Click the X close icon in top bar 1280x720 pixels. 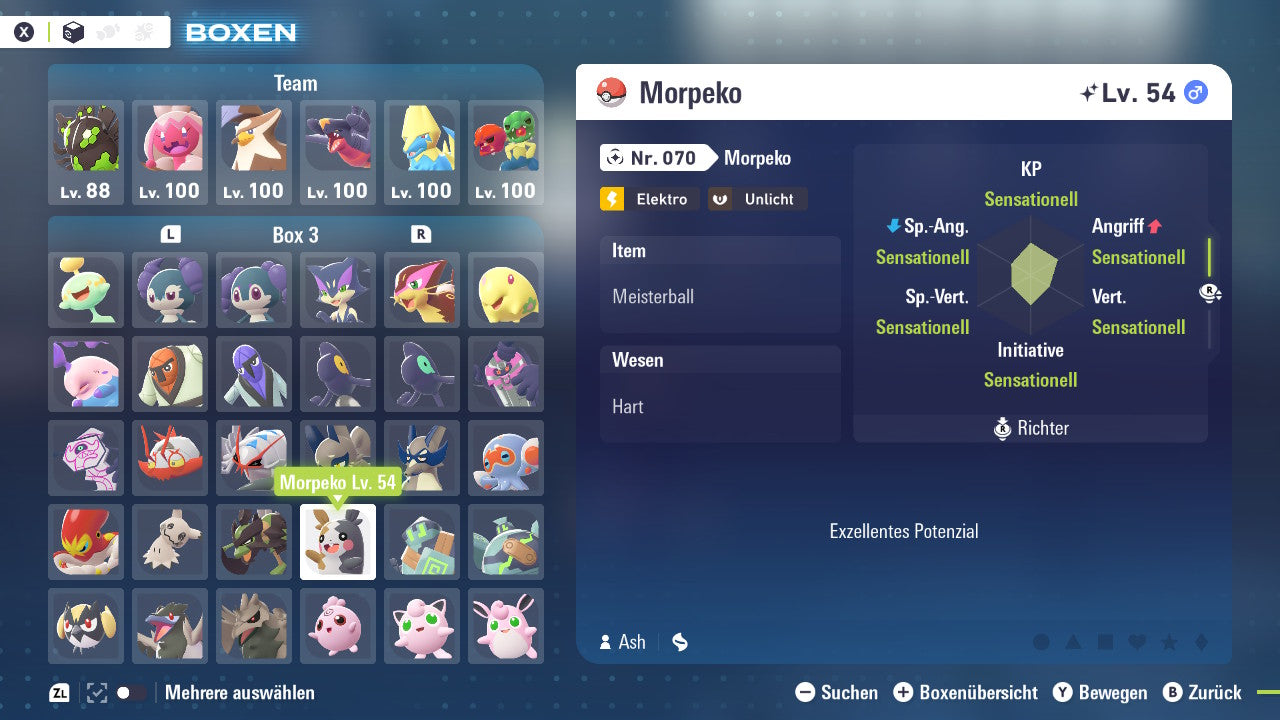24,31
